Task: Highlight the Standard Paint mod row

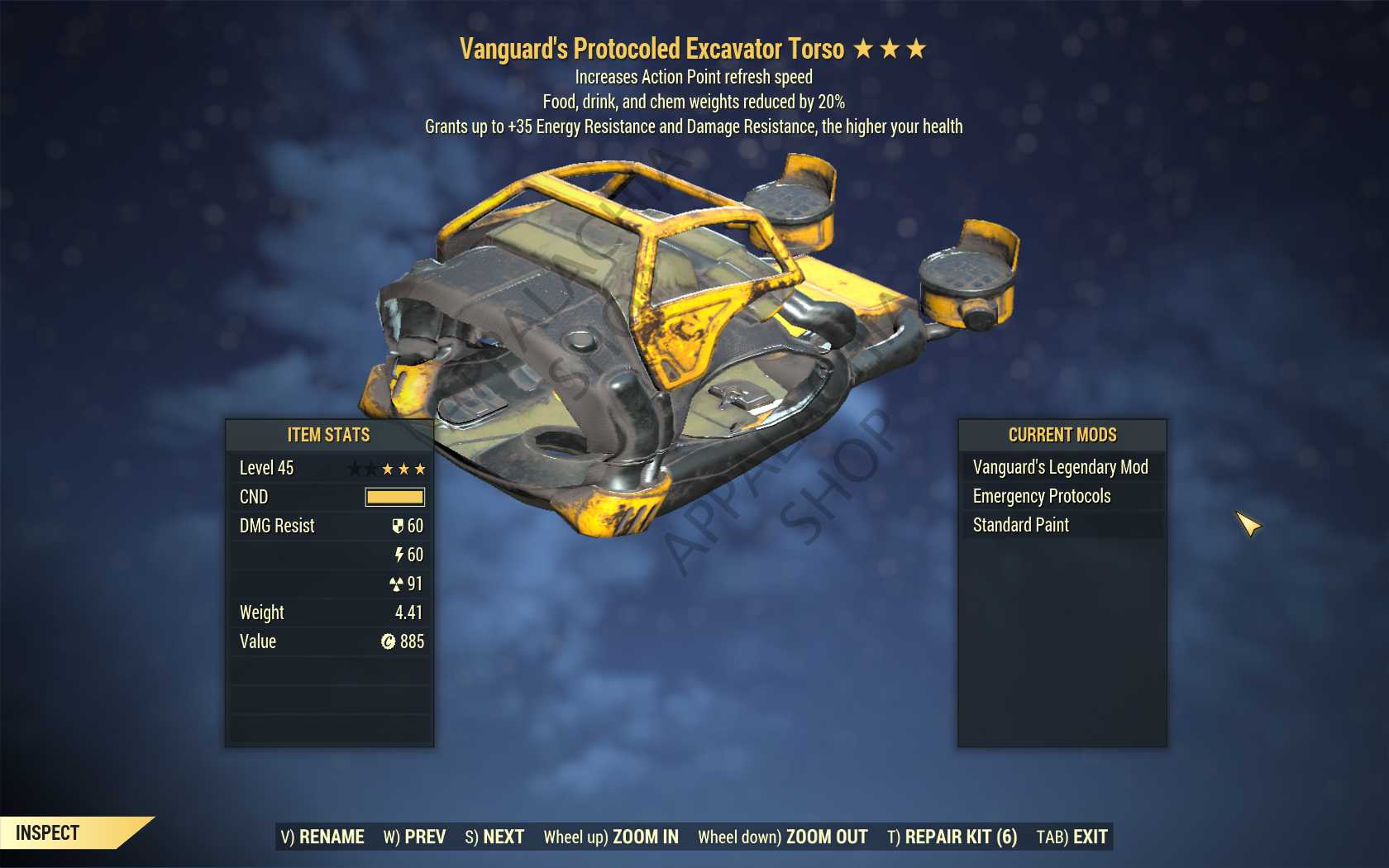Action: 1021,525
